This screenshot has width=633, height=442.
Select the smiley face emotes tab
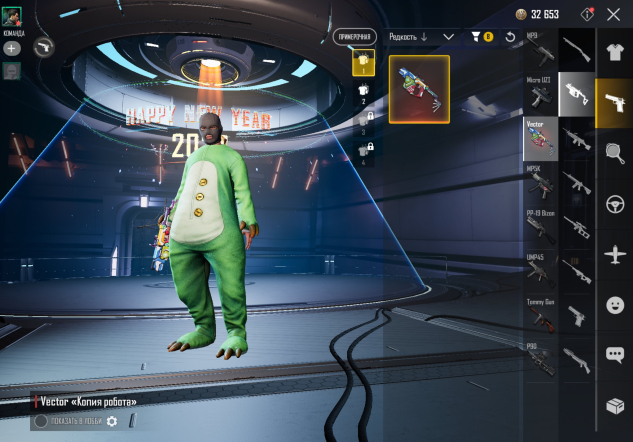point(614,304)
